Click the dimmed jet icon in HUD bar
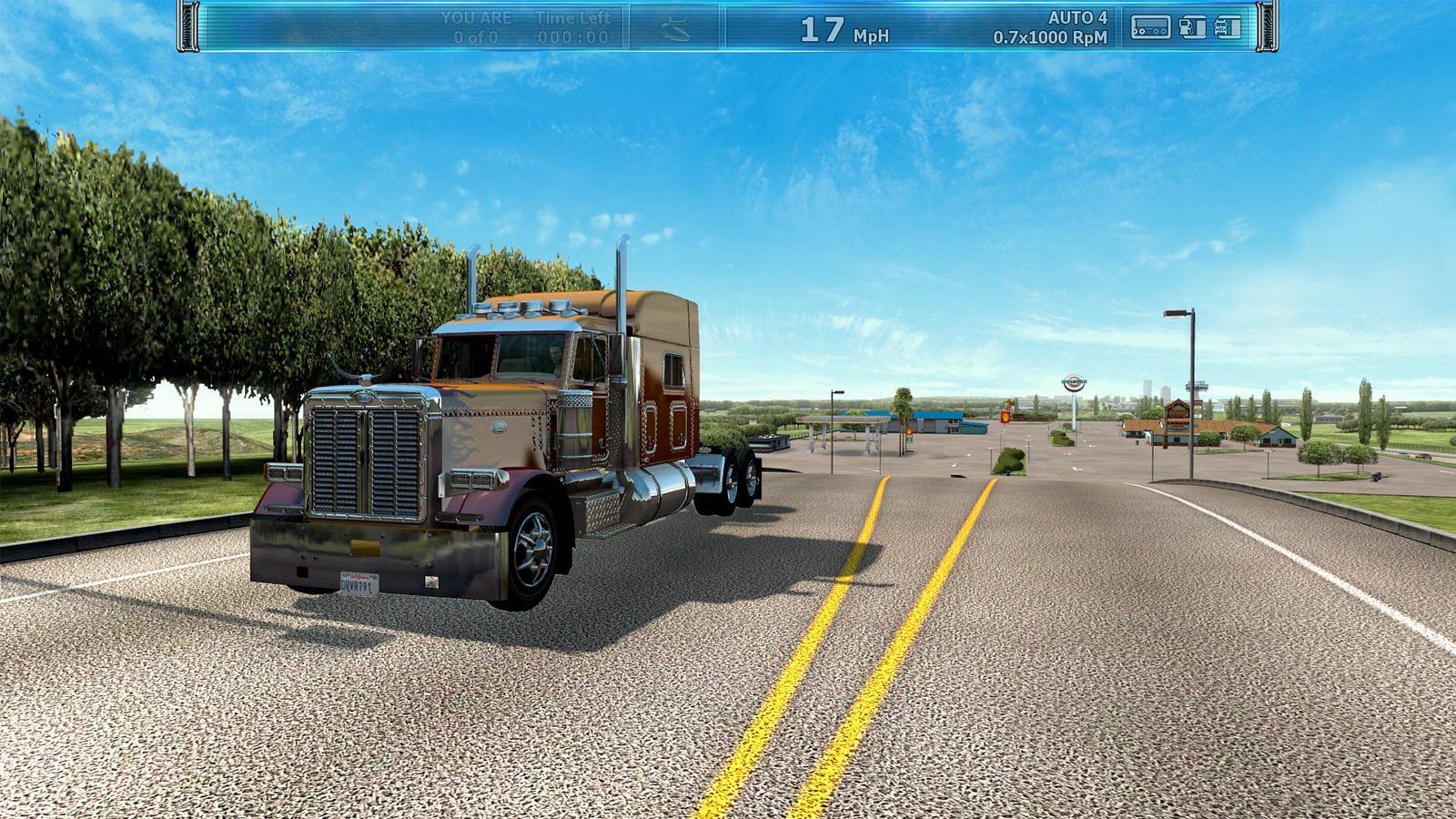The height and width of the screenshot is (819, 1456). coord(674,29)
